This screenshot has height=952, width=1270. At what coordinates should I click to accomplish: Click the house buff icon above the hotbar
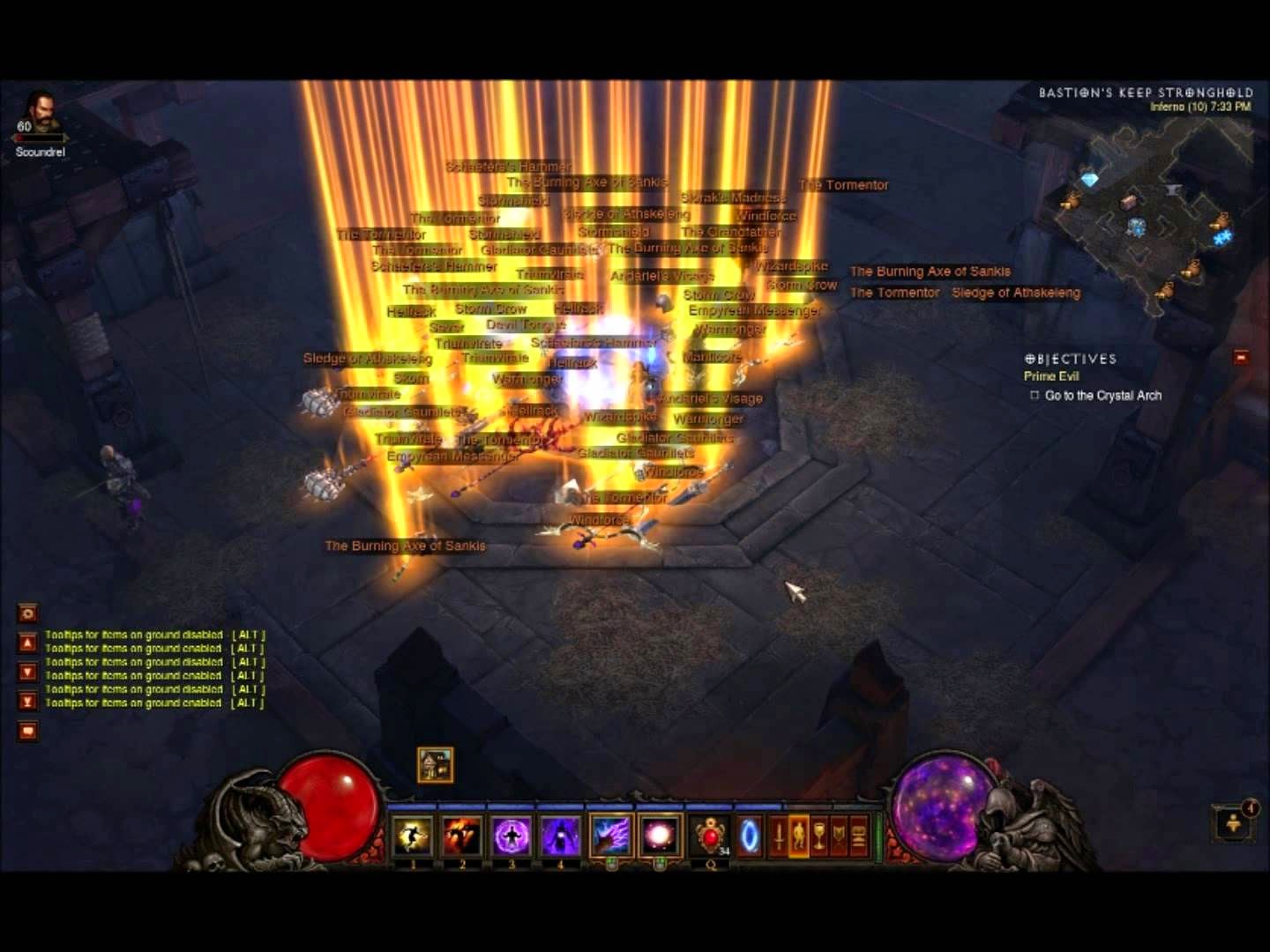point(435,764)
